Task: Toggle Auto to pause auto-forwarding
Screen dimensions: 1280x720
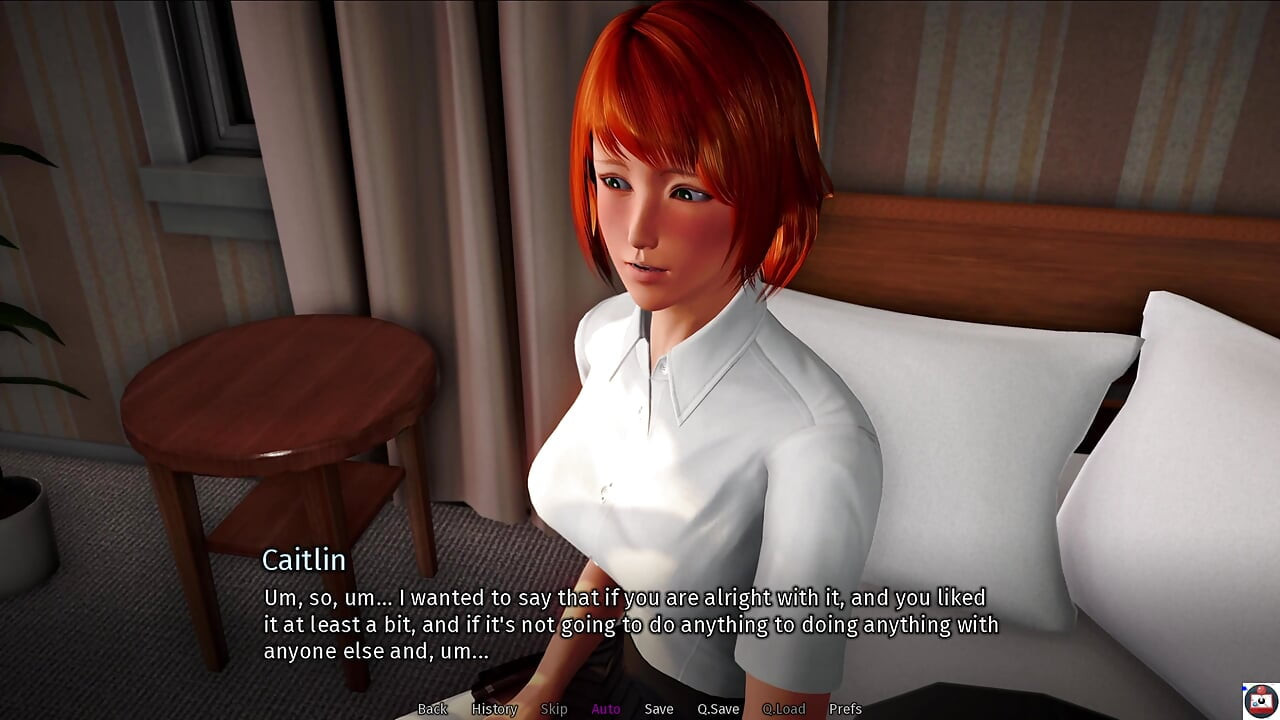Action: [x=606, y=708]
